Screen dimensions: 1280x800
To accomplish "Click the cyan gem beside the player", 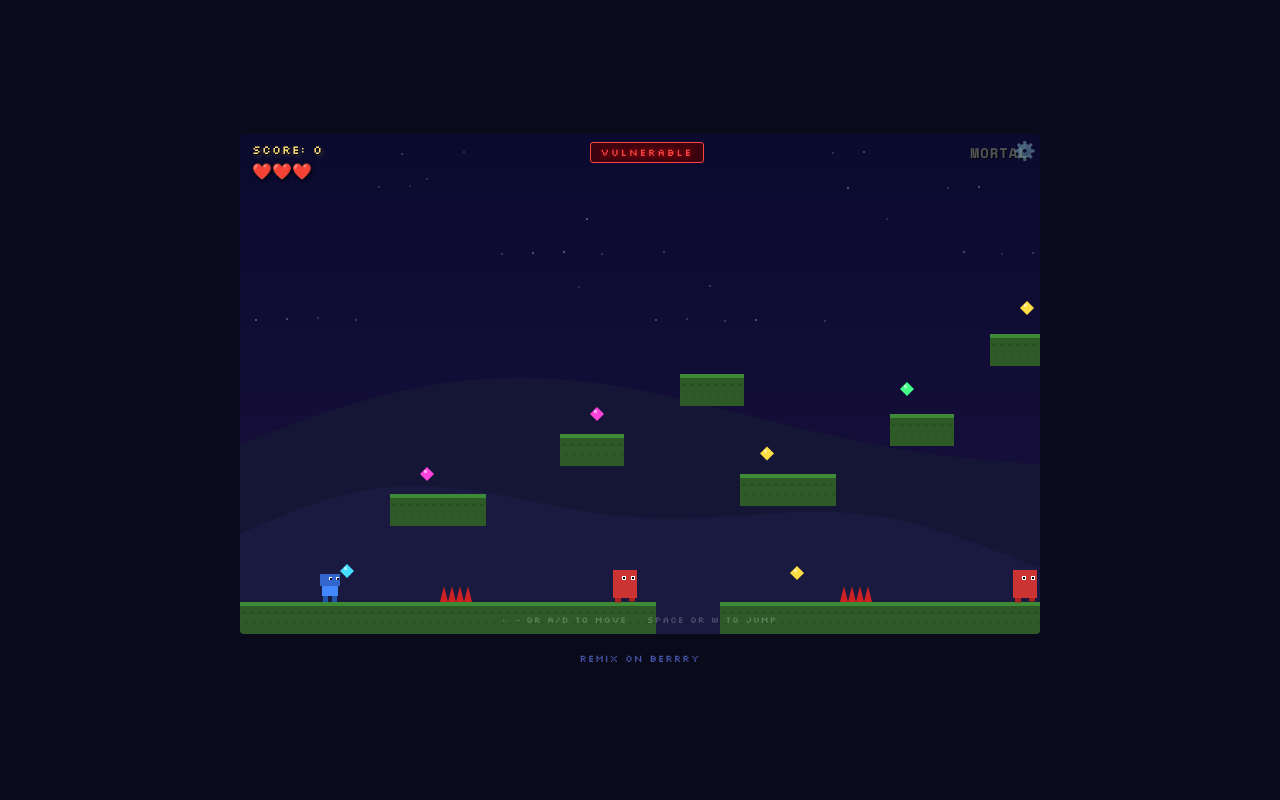I will click(348, 570).
